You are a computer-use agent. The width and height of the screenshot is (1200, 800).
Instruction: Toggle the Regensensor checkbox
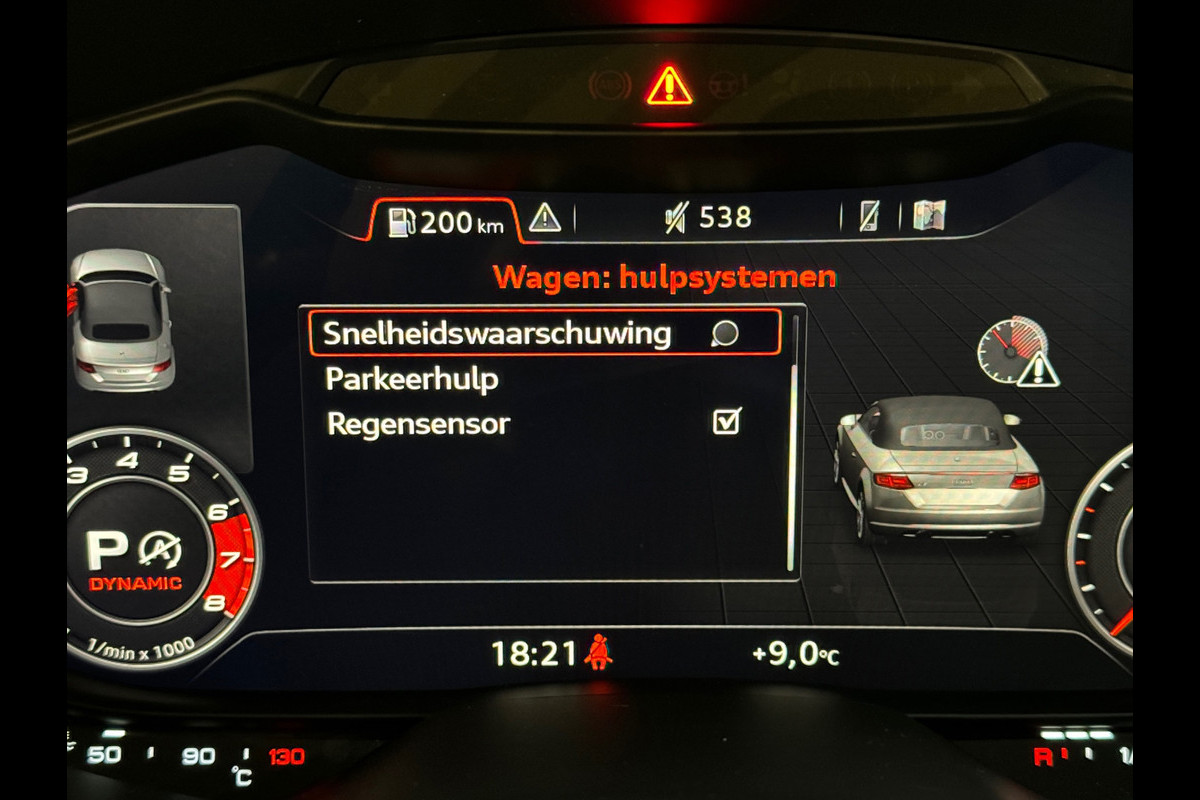point(726,423)
